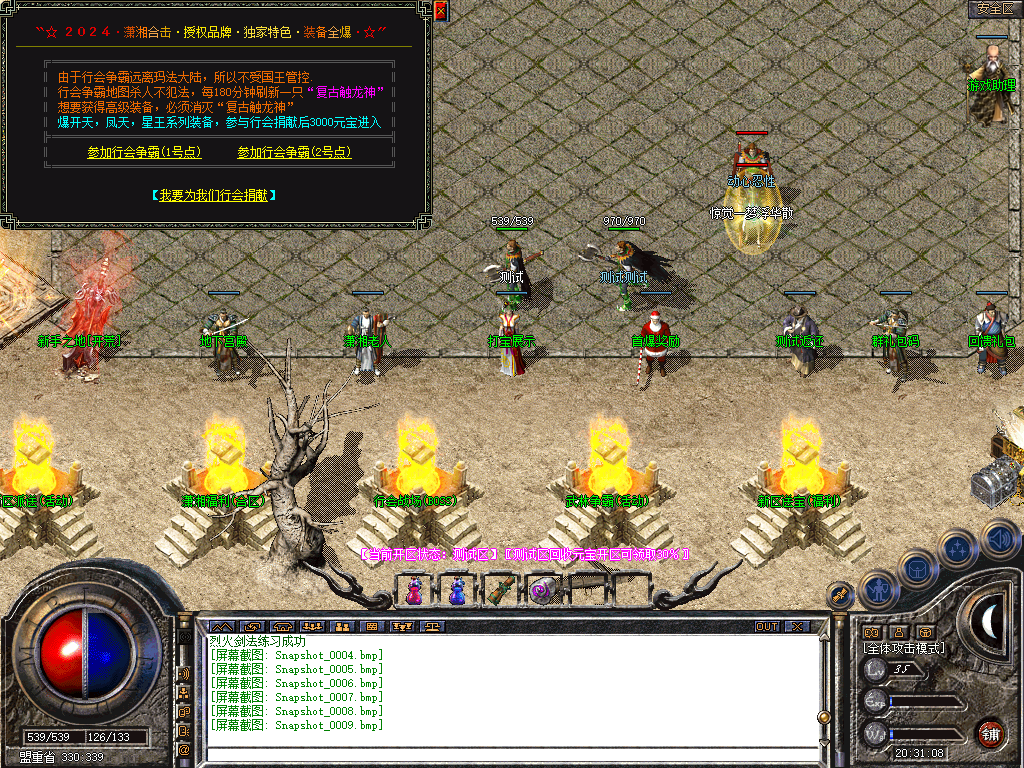The image size is (1024, 768).
Task: Use the red-pink potion in belt slot
Action: (x=414, y=591)
